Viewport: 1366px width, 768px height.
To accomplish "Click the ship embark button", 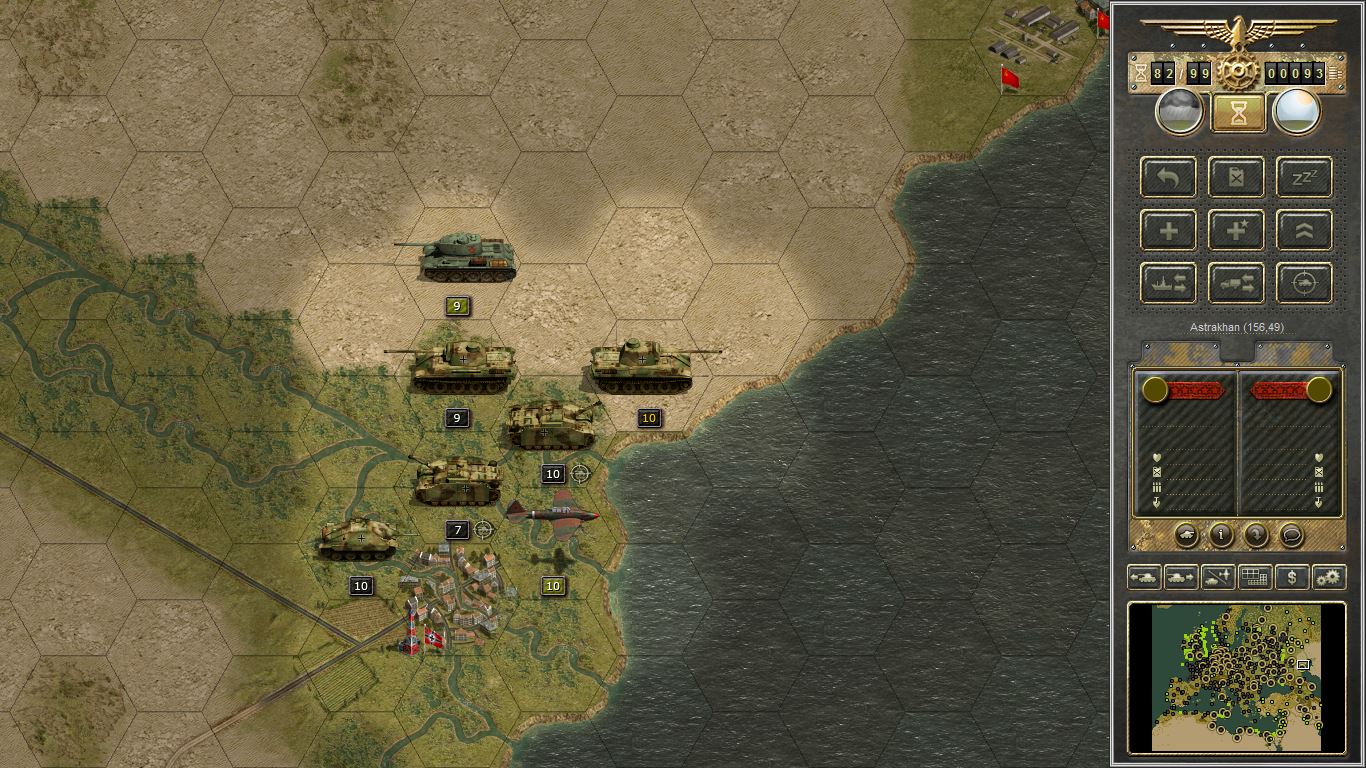I will tap(1169, 283).
